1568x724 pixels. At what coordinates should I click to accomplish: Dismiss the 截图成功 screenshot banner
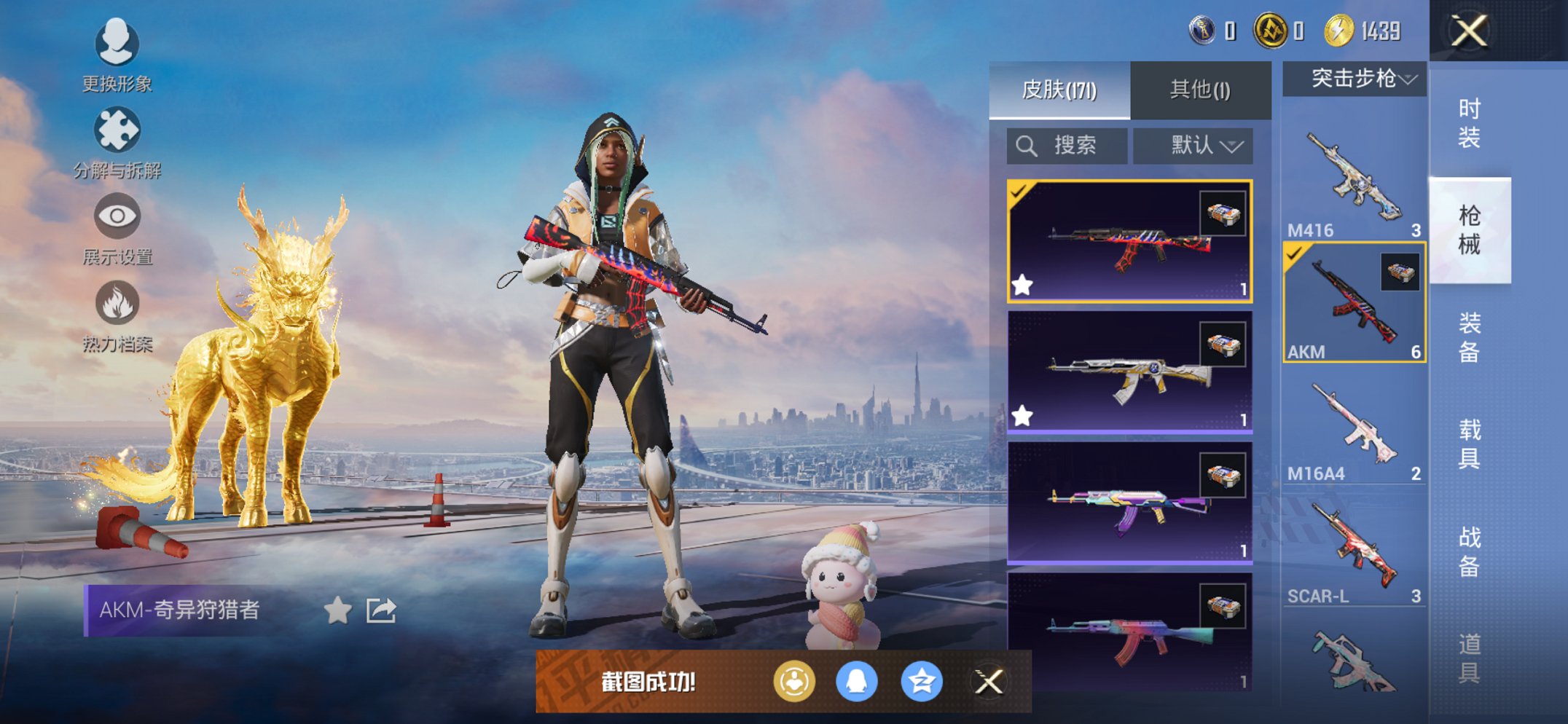click(989, 682)
